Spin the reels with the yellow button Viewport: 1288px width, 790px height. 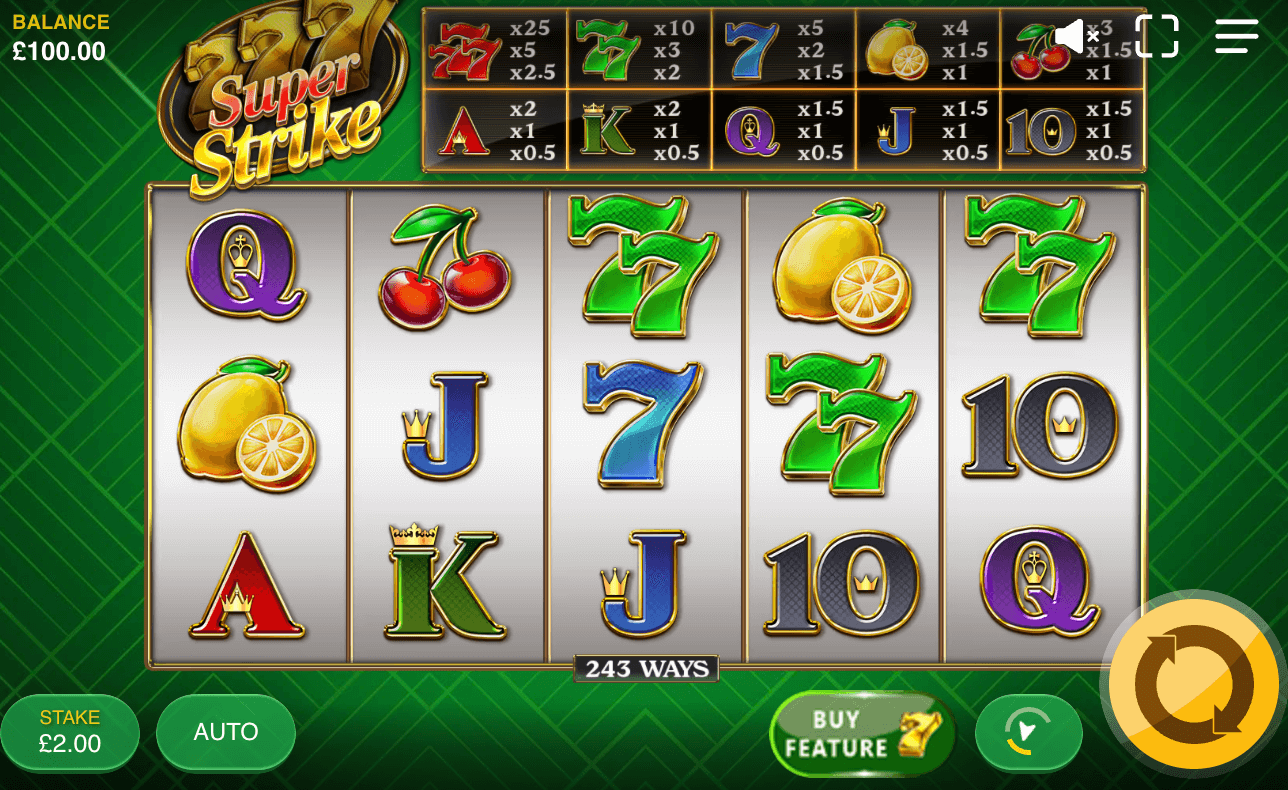coord(1194,684)
